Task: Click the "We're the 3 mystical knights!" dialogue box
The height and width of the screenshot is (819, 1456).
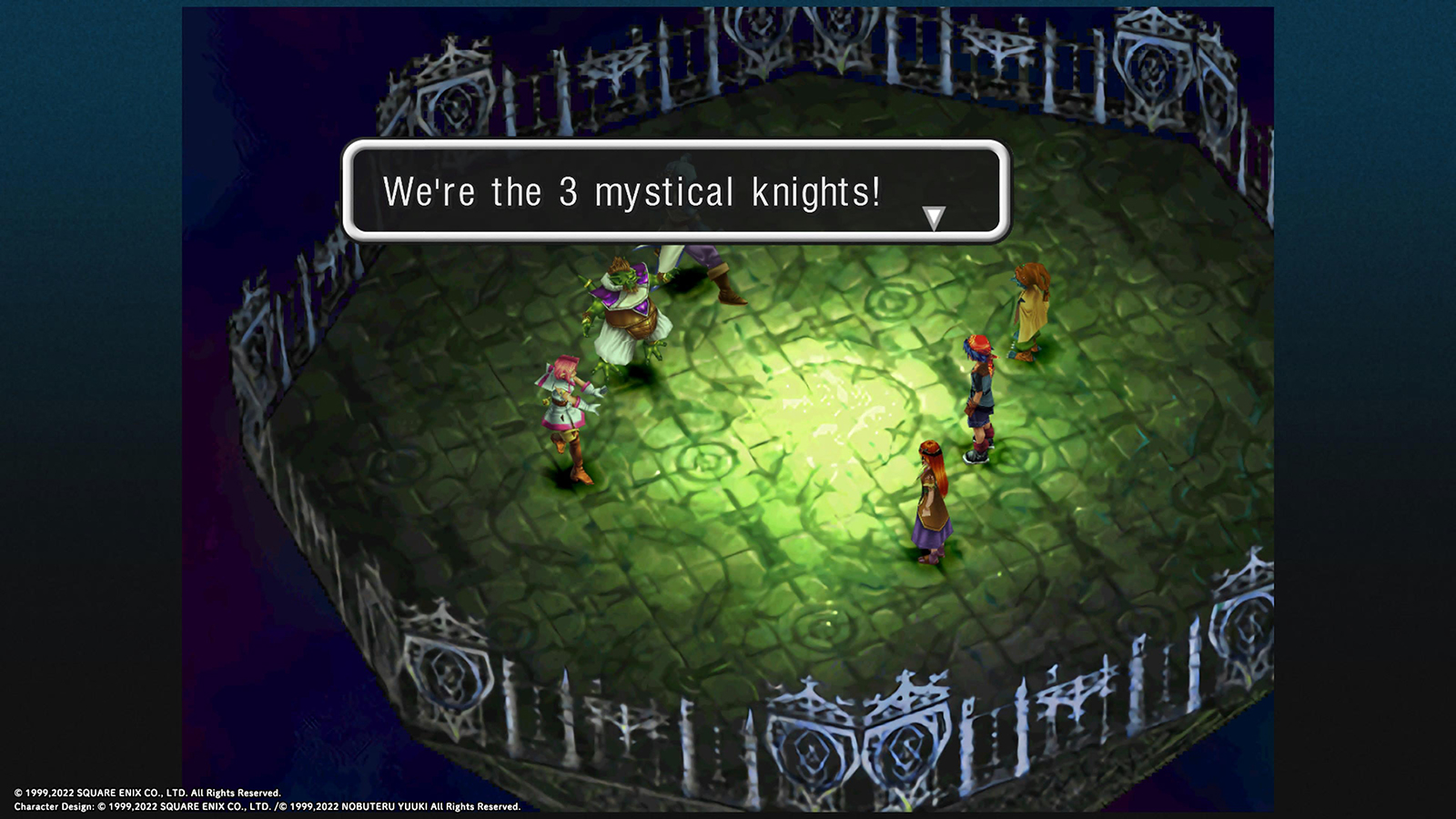Action: pyautogui.click(x=675, y=191)
